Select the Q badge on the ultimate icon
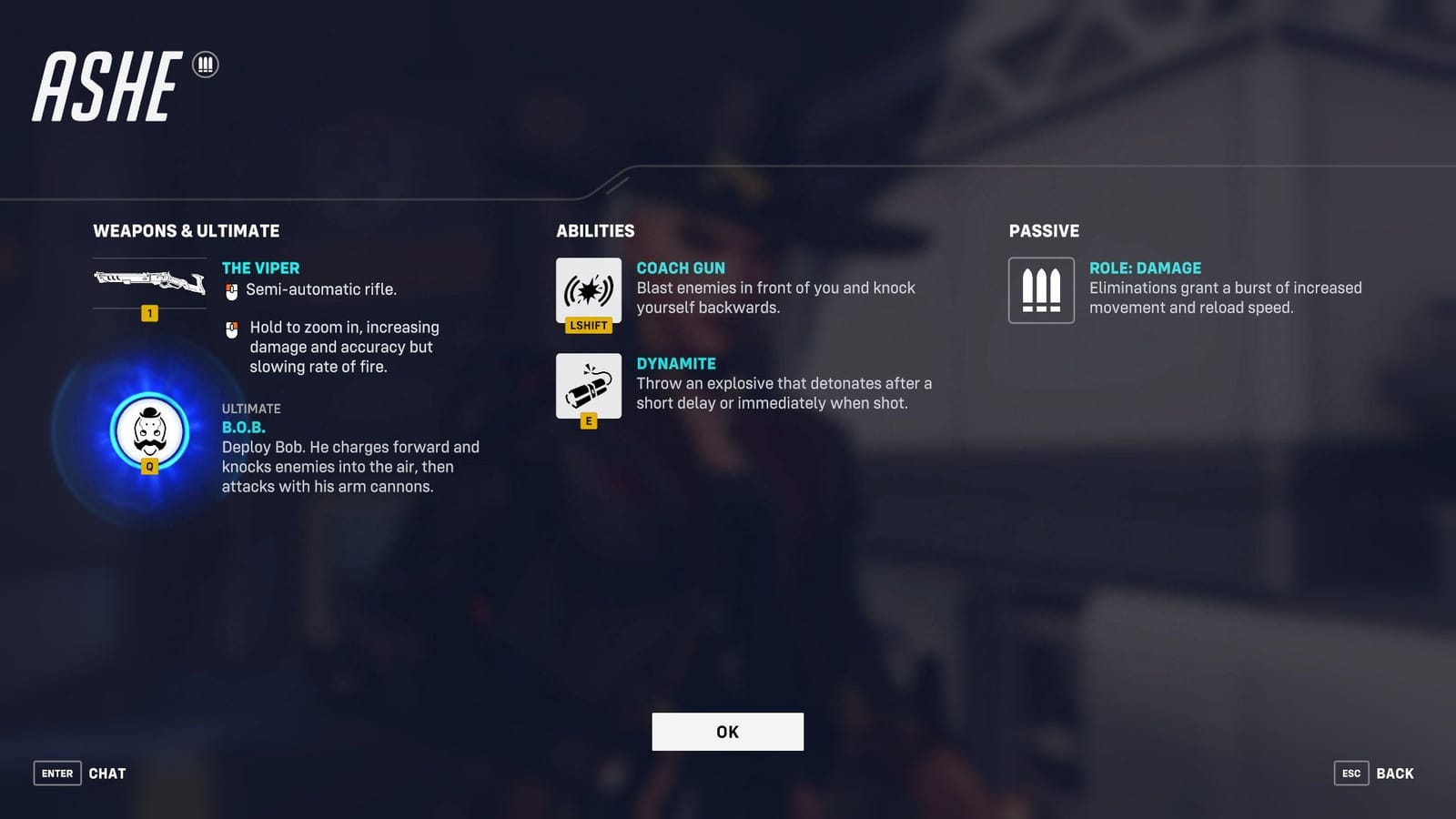The width and height of the screenshot is (1456, 819). point(148,466)
